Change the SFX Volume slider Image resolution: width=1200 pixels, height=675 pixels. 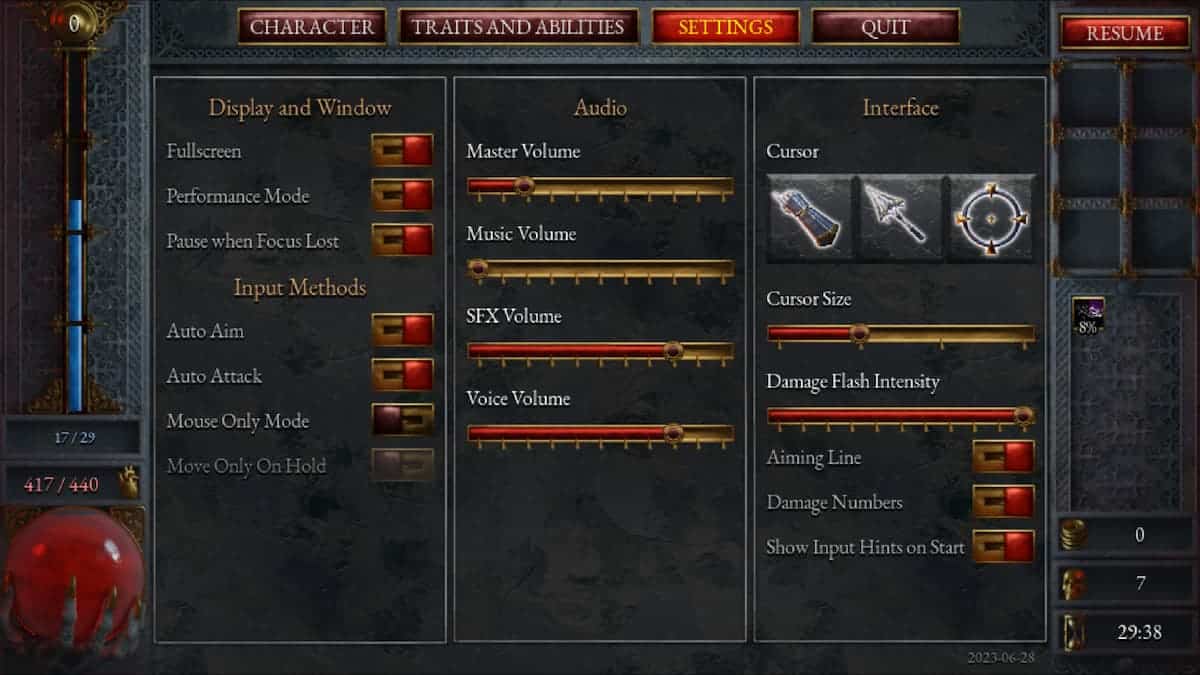tap(672, 351)
